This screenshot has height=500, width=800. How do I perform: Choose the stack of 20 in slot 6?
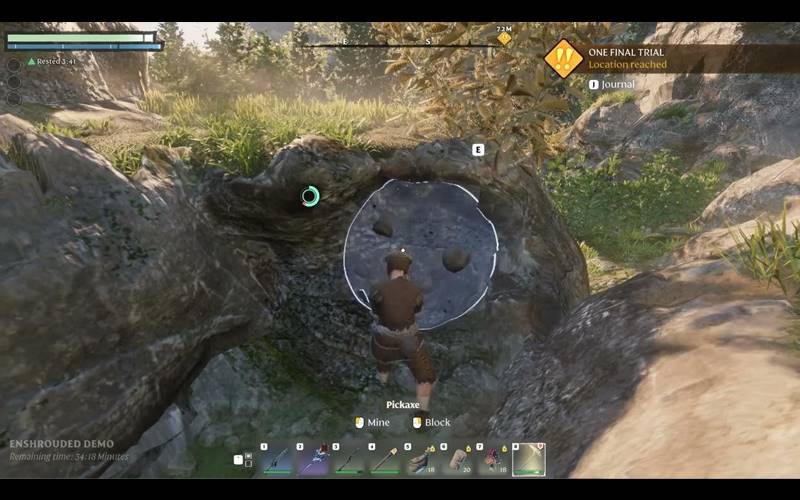click(x=457, y=460)
